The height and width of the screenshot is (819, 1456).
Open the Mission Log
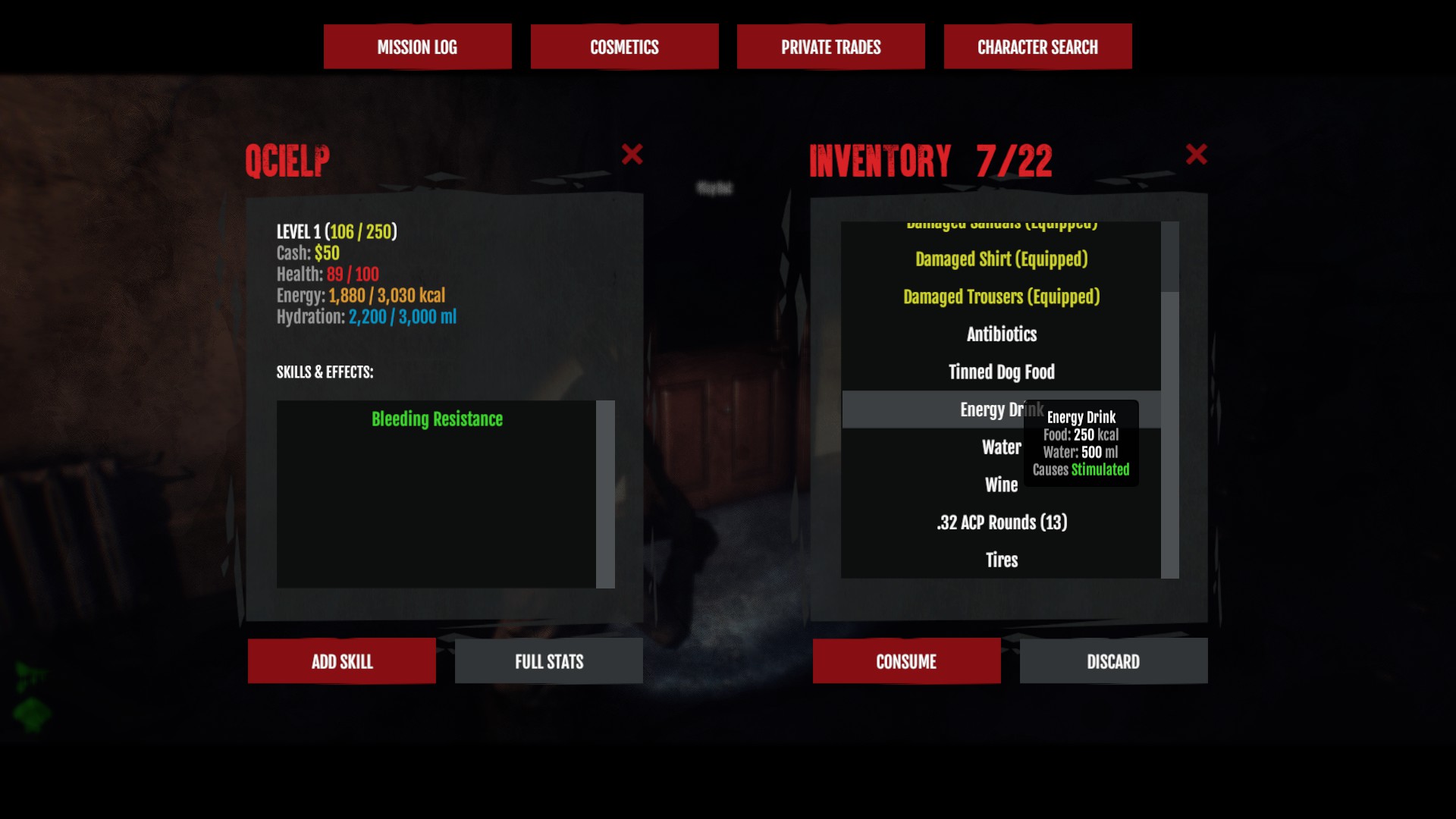tap(417, 46)
